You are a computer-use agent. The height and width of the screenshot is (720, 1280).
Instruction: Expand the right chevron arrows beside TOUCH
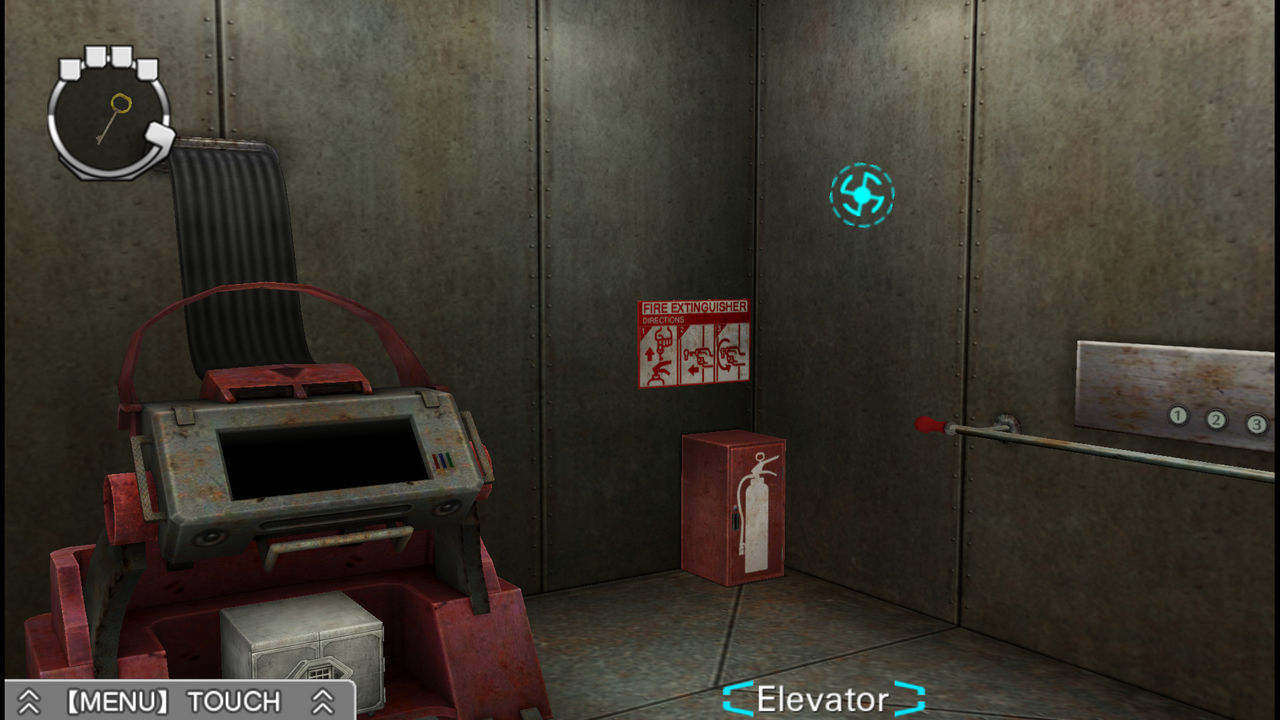[x=322, y=700]
